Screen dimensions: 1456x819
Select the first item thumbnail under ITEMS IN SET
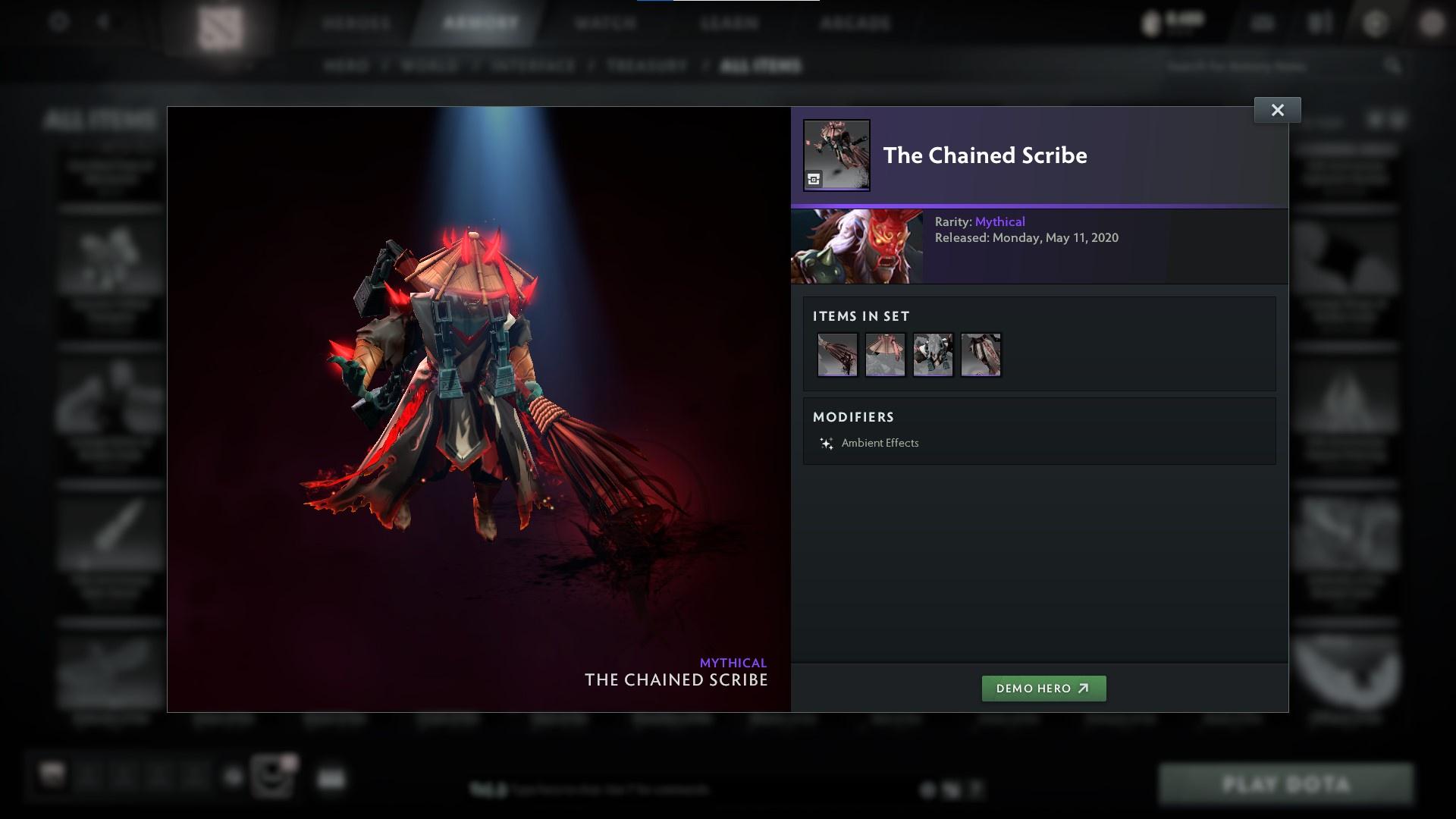(x=836, y=354)
